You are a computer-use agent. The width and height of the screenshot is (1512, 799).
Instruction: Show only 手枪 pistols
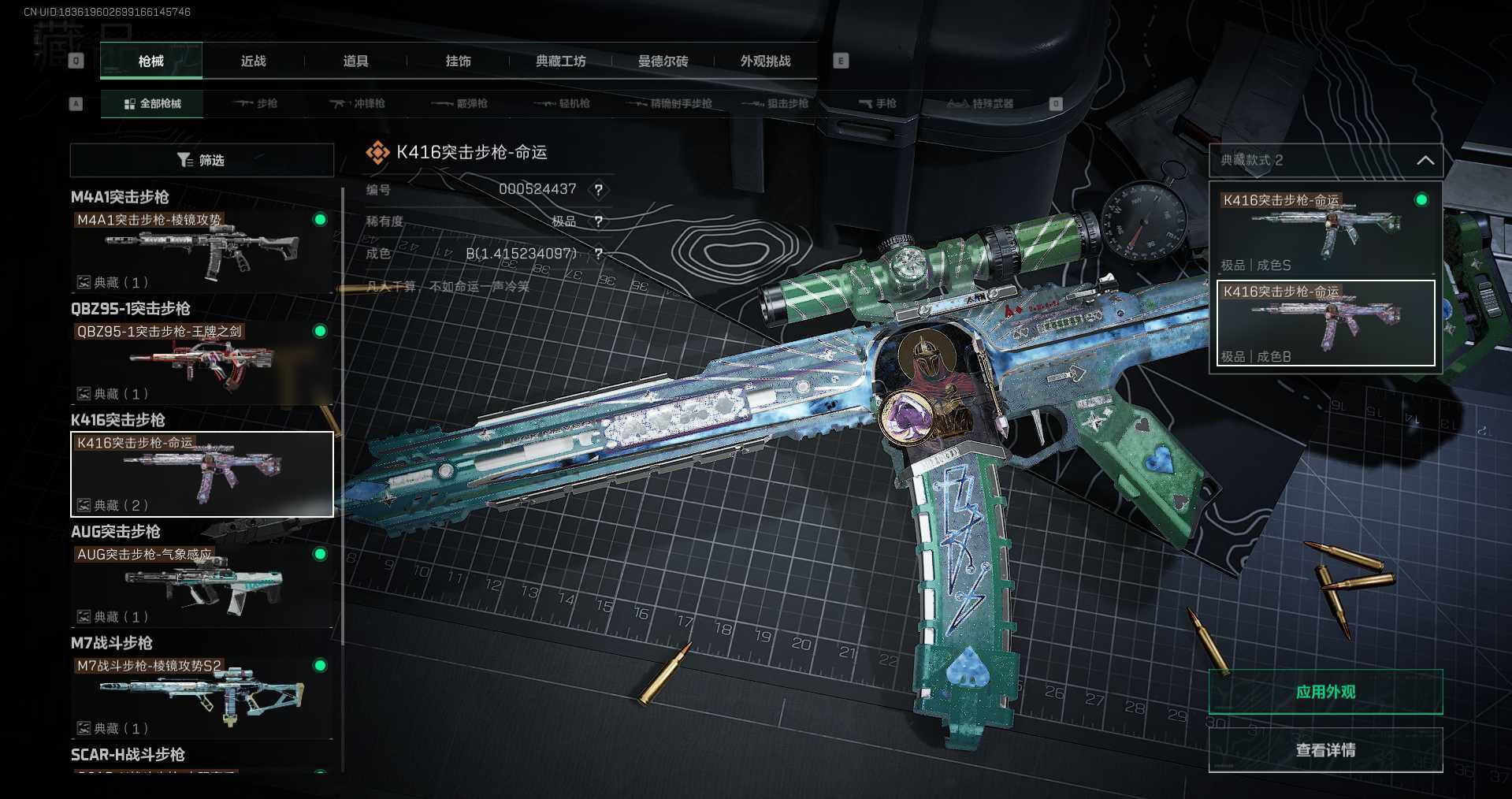878,104
